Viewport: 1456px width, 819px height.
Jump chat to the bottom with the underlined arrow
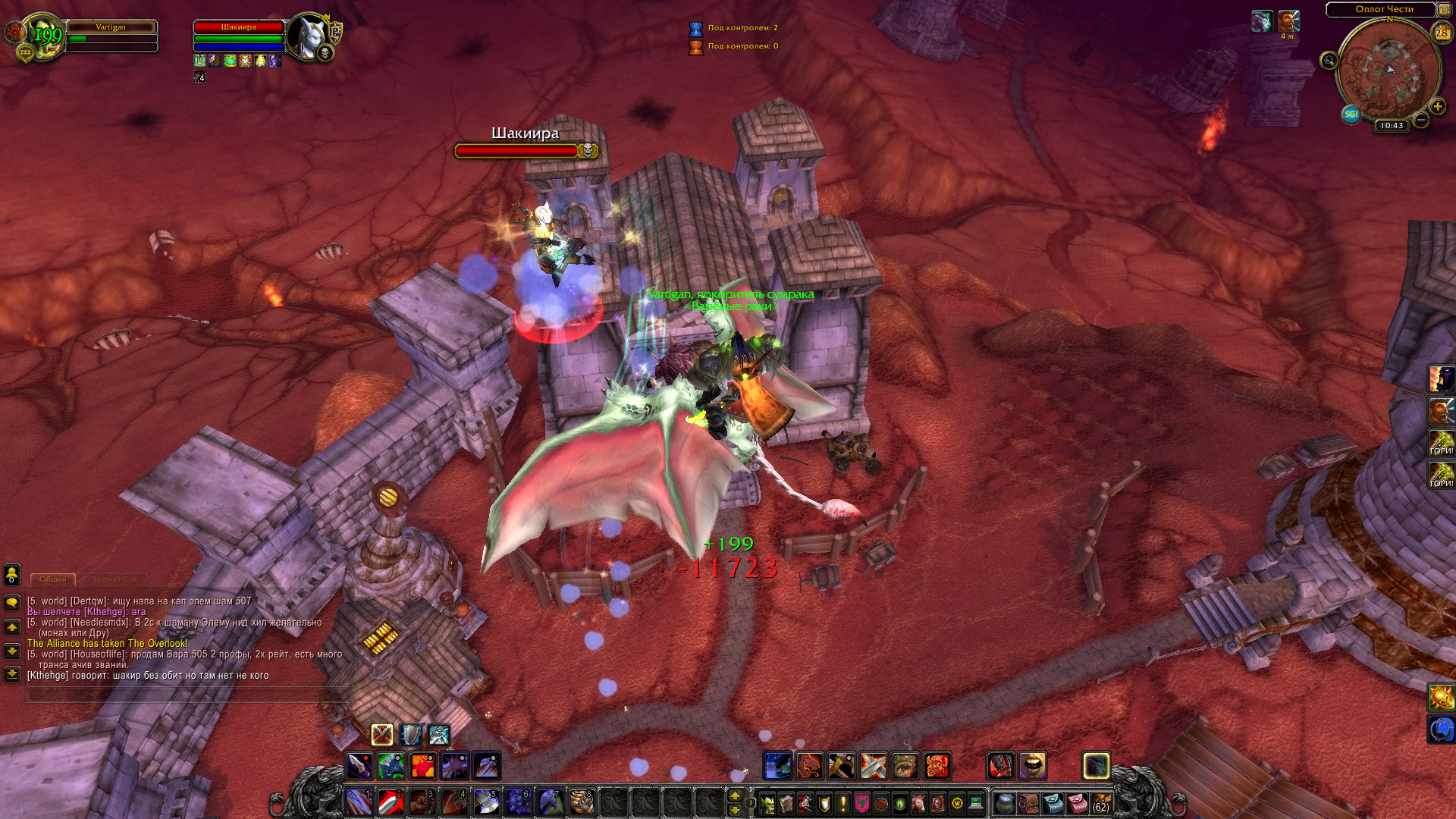pos(12,673)
